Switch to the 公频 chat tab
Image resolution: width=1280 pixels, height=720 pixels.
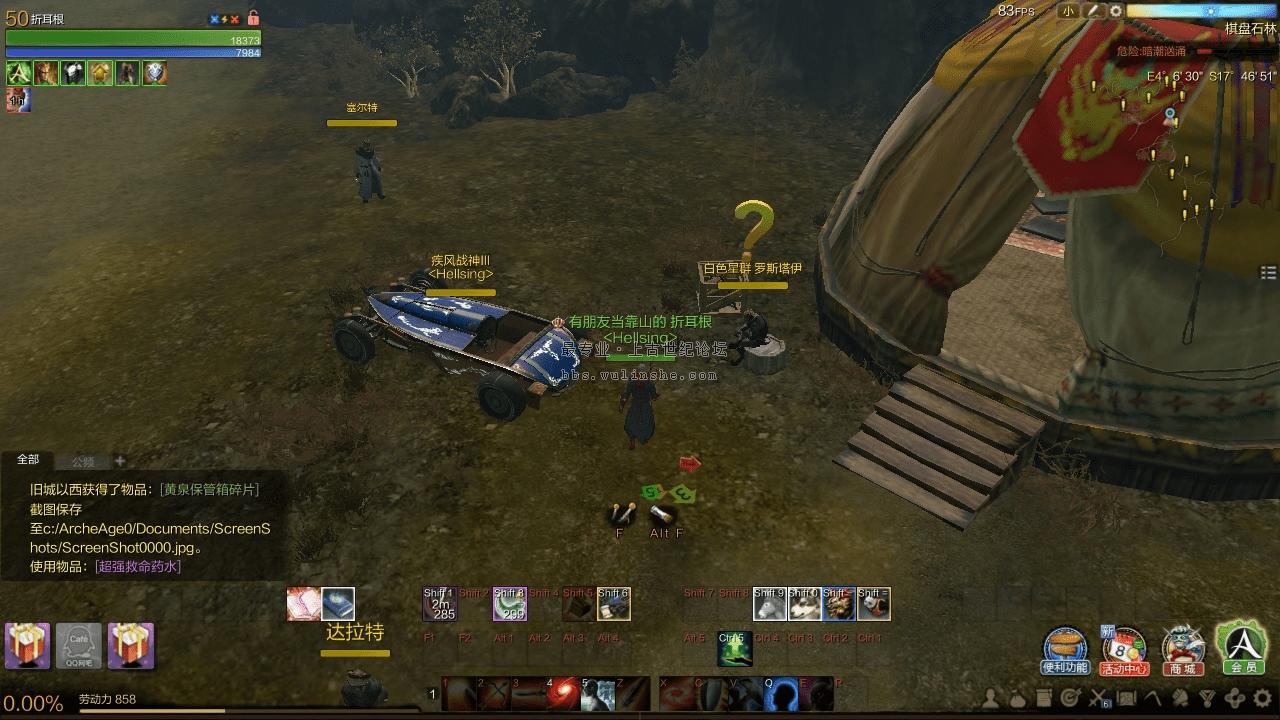(x=83, y=462)
